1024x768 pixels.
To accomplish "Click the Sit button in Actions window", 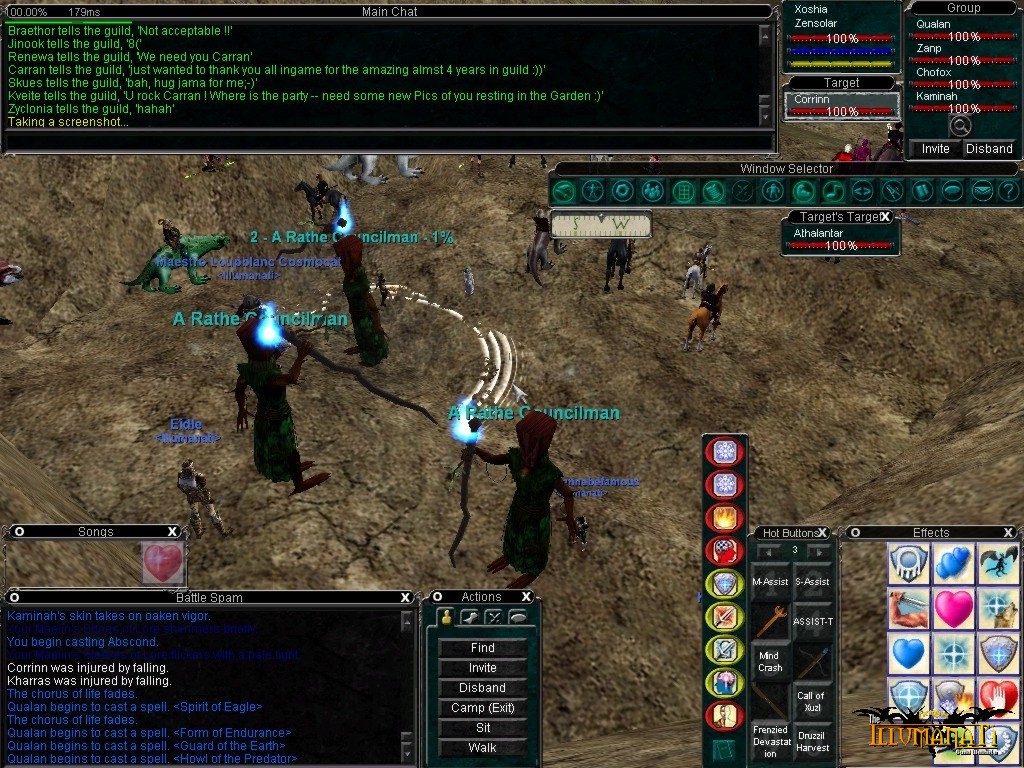I will (482, 728).
